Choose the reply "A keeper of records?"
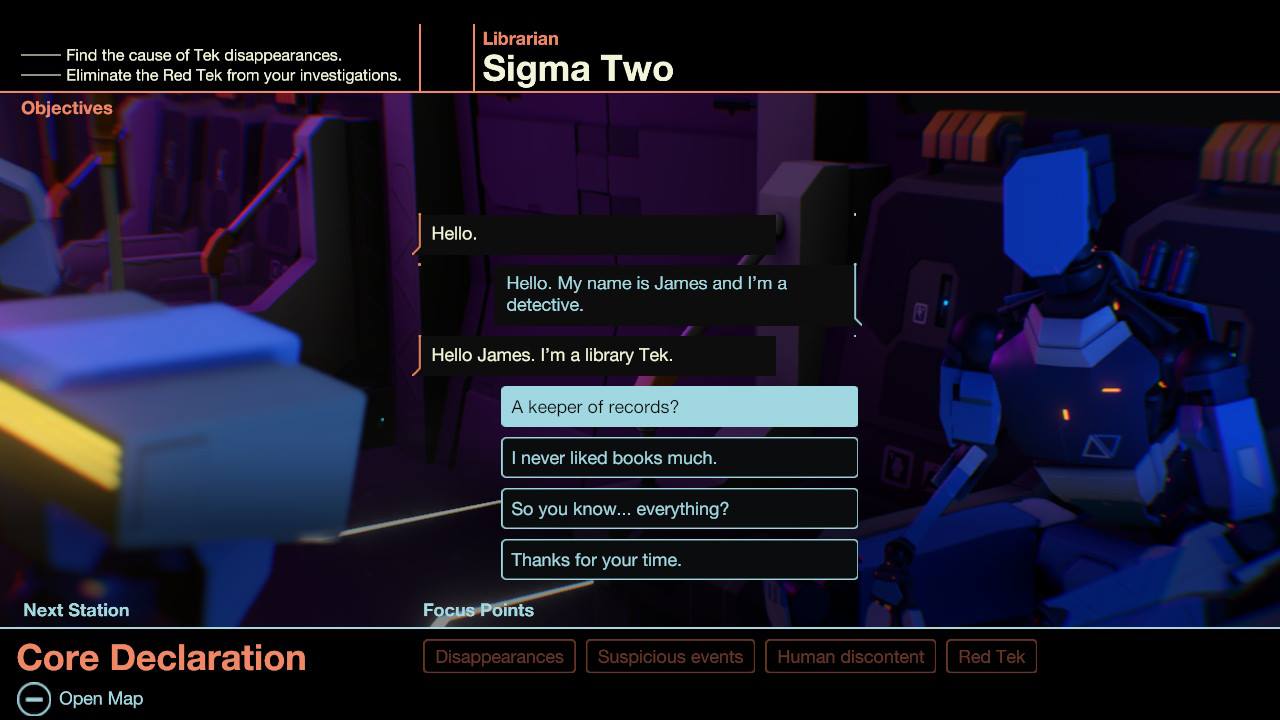The image size is (1280, 720). tap(679, 407)
